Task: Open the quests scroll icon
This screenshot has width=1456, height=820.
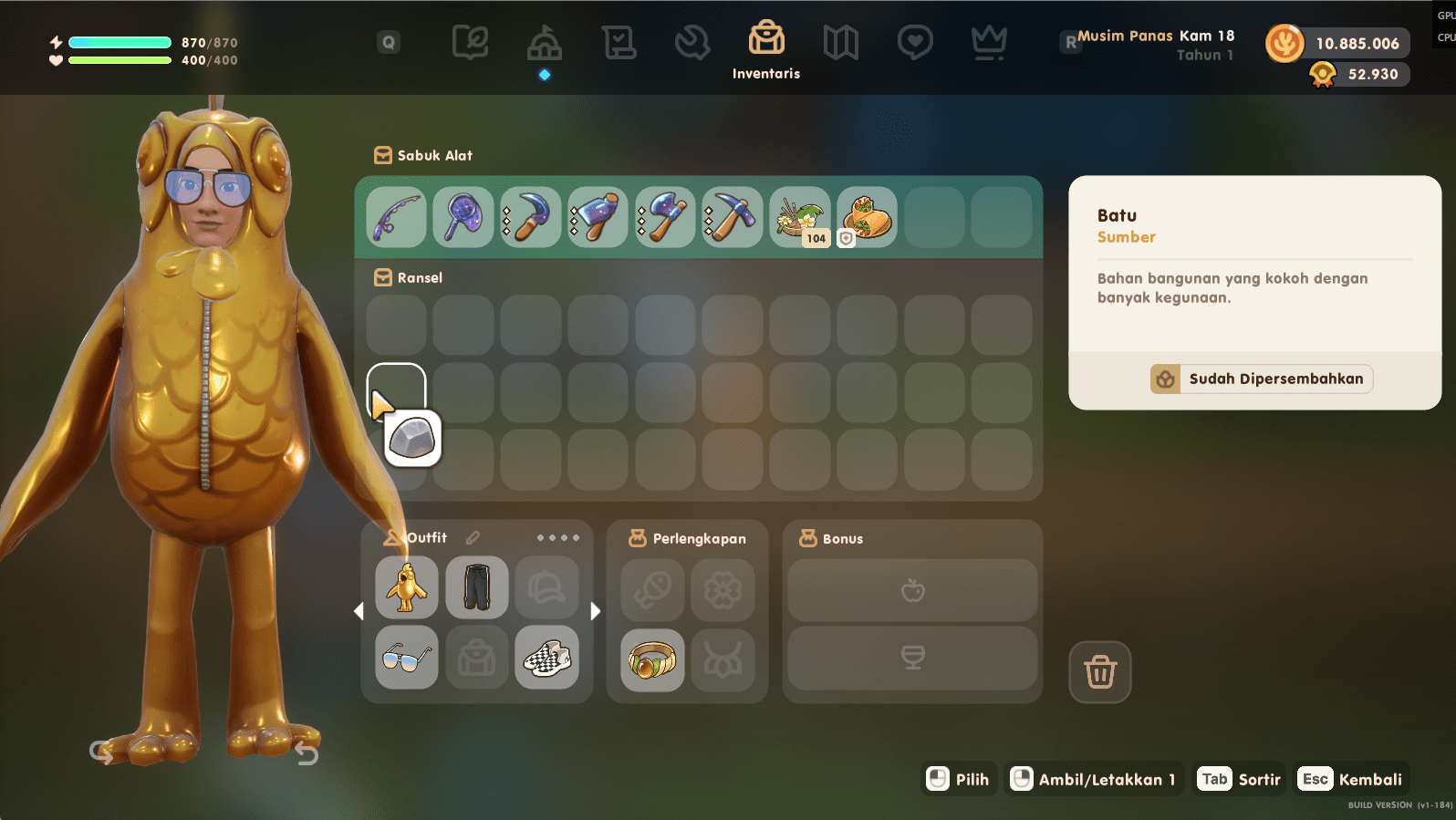Action: [x=619, y=41]
